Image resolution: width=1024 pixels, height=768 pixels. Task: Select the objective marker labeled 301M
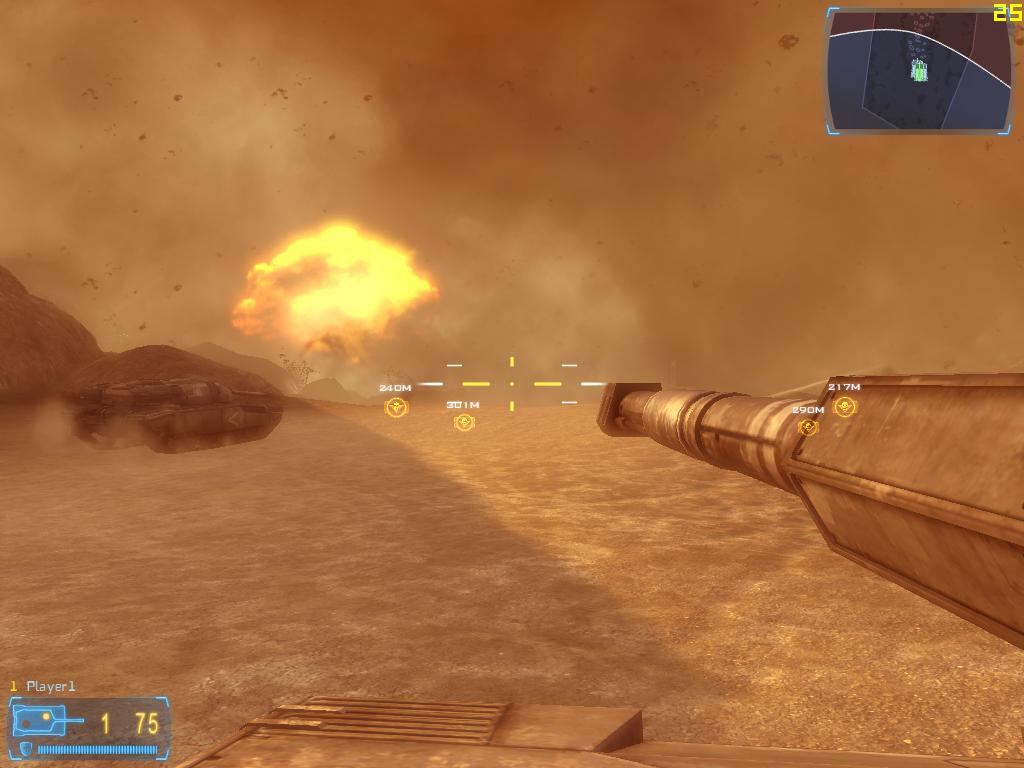tap(464, 423)
